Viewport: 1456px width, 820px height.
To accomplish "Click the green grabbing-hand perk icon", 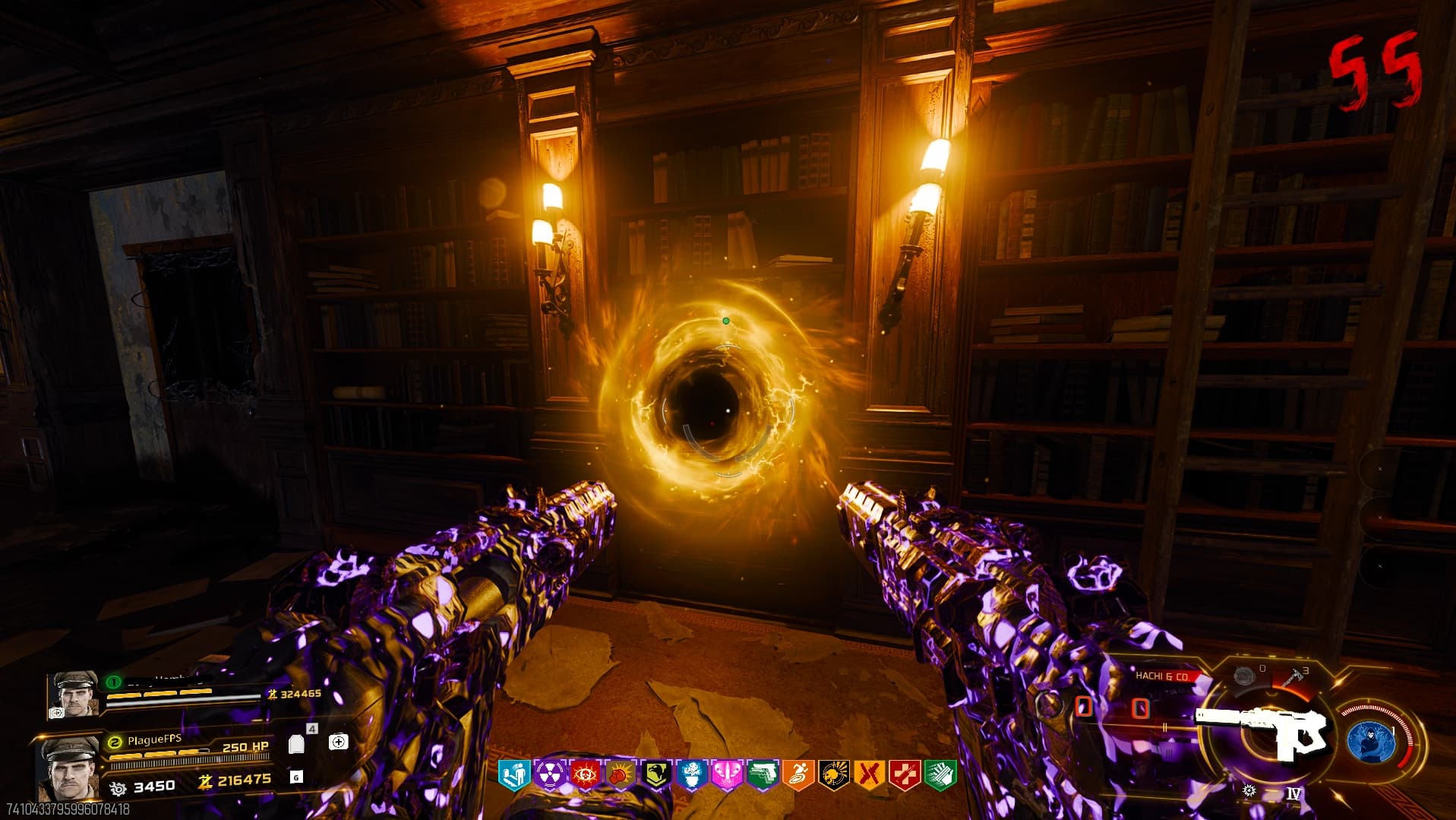I will click(x=940, y=774).
